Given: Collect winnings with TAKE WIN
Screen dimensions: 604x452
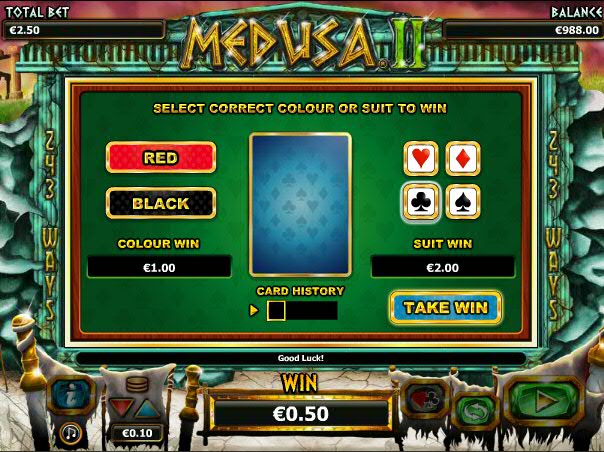Looking at the screenshot, I should [445, 307].
